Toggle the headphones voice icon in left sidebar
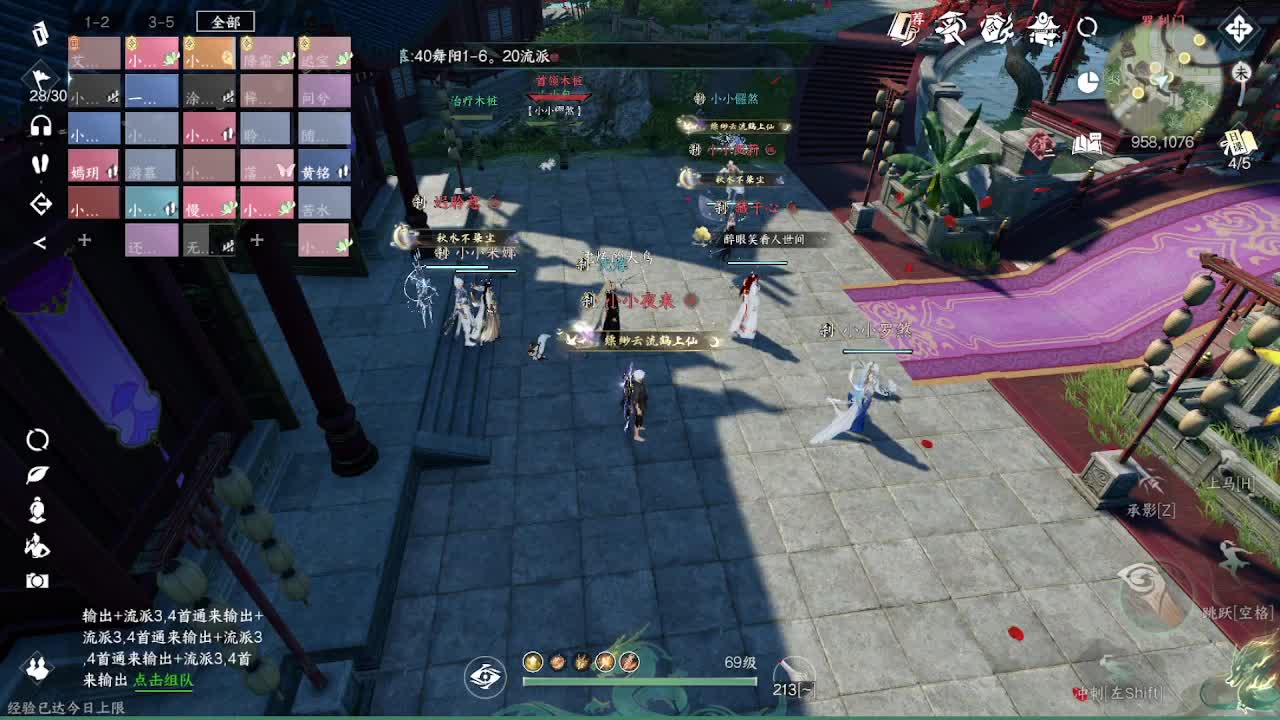Image resolution: width=1280 pixels, height=720 pixels. [40, 127]
